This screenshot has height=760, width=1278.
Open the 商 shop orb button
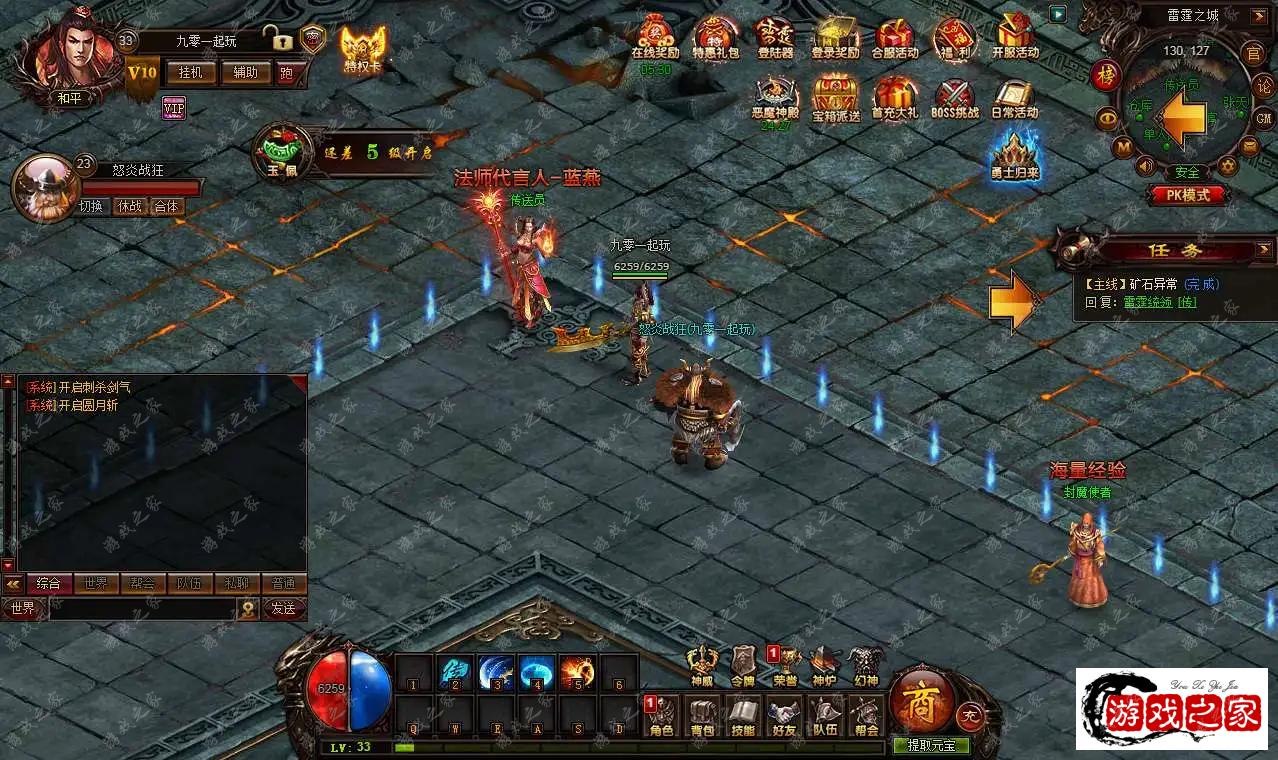(920, 697)
